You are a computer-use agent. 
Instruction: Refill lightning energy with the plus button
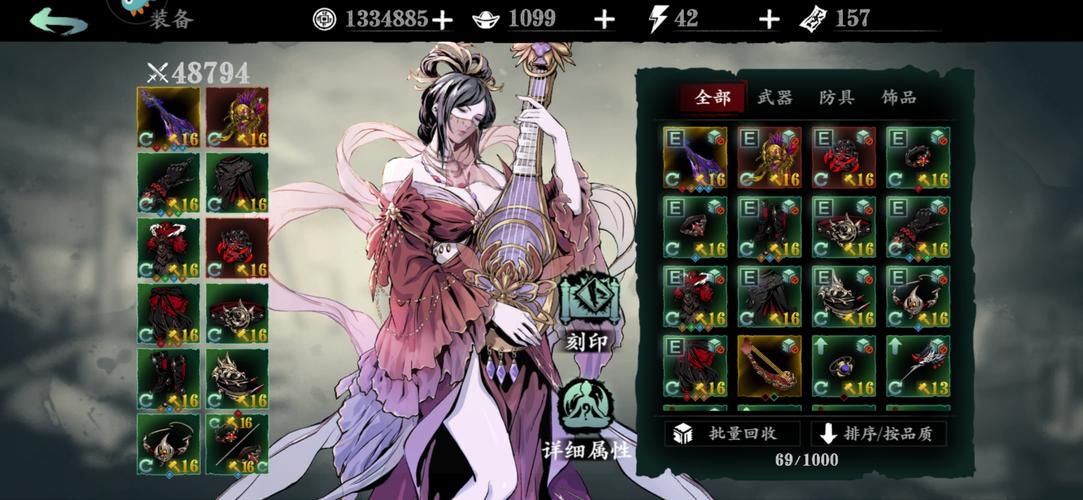(x=768, y=19)
